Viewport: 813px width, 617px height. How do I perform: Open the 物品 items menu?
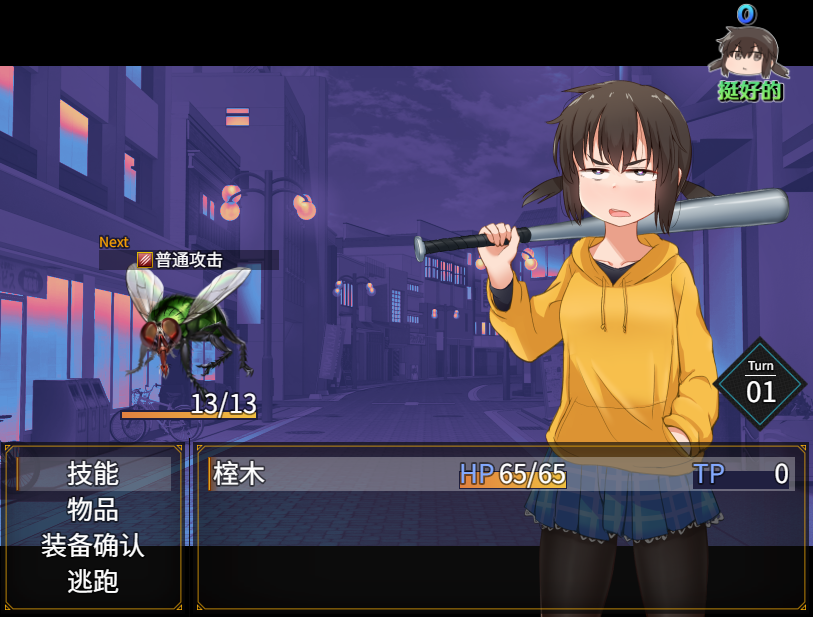93,510
